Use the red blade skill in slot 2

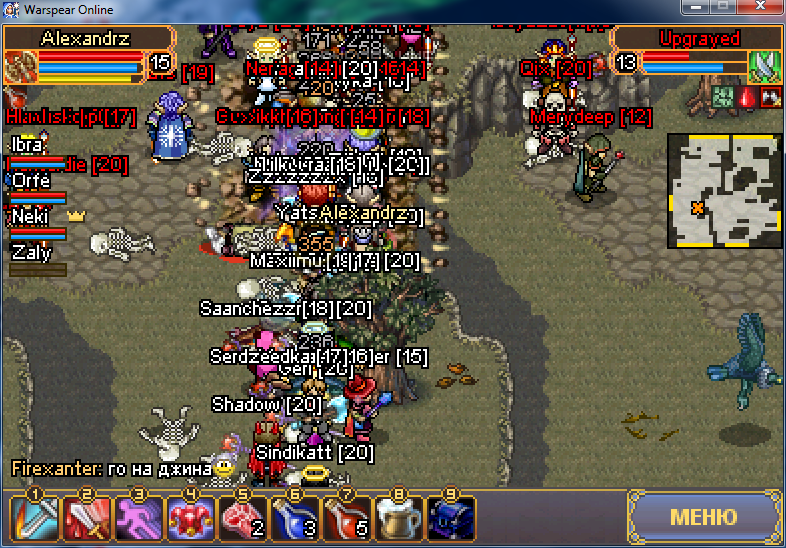tap(84, 520)
